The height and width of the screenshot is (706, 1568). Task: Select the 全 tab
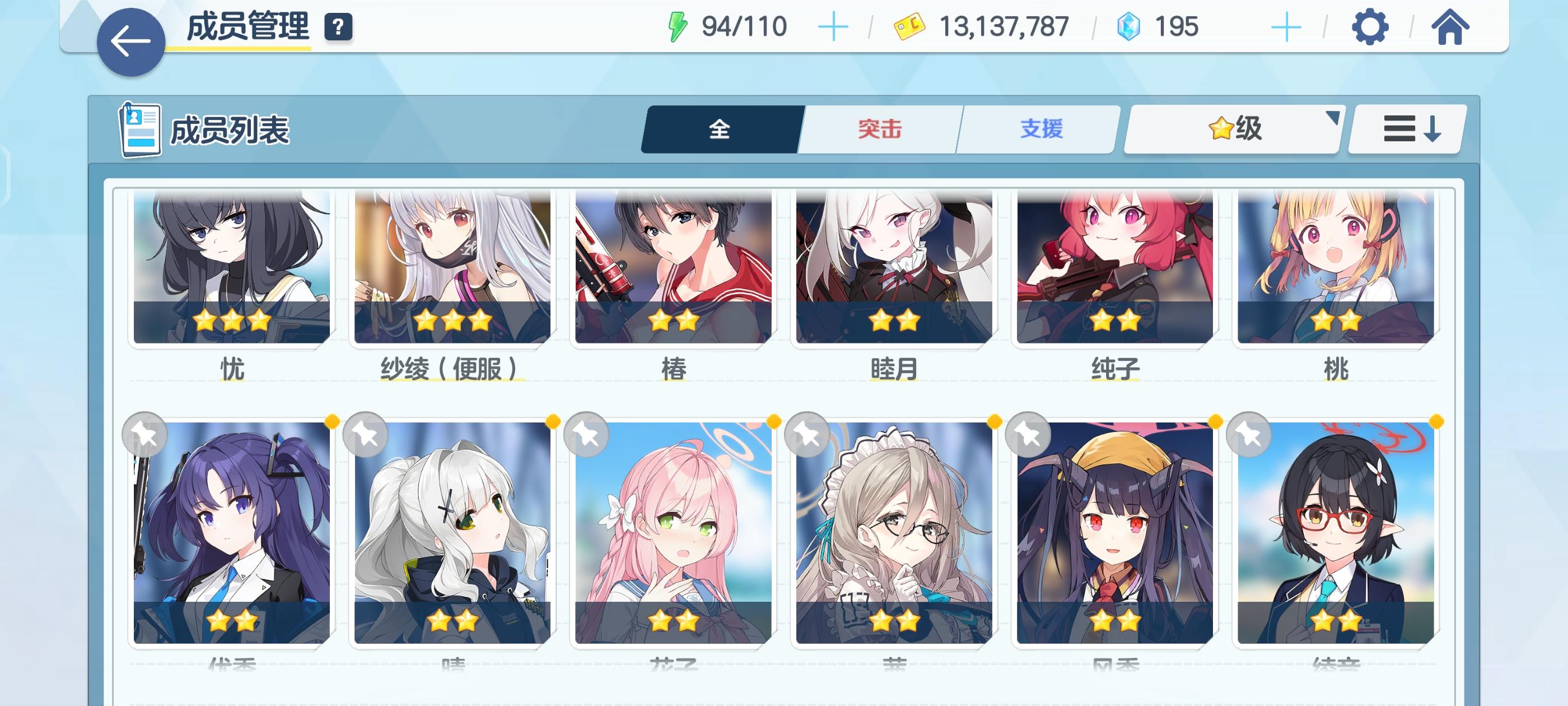720,128
